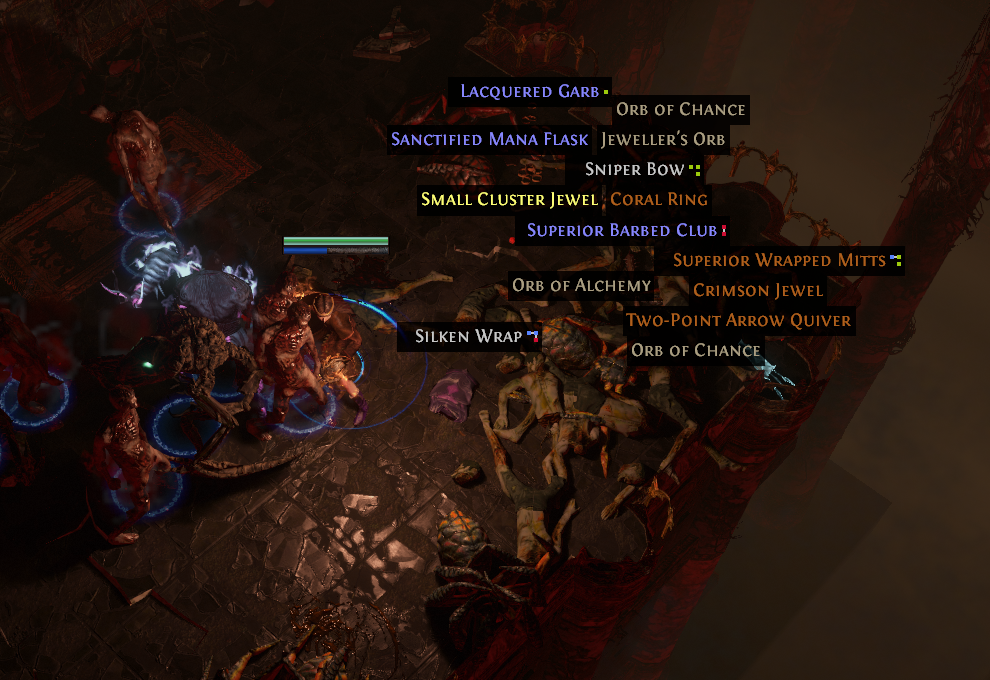The image size is (990, 680).
Task: Select the Sniper Bow loot label
Action: click(635, 169)
